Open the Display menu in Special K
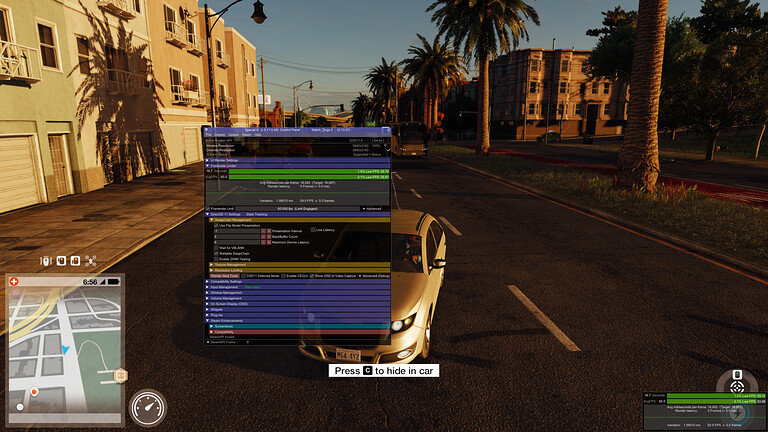 click(x=221, y=135)
